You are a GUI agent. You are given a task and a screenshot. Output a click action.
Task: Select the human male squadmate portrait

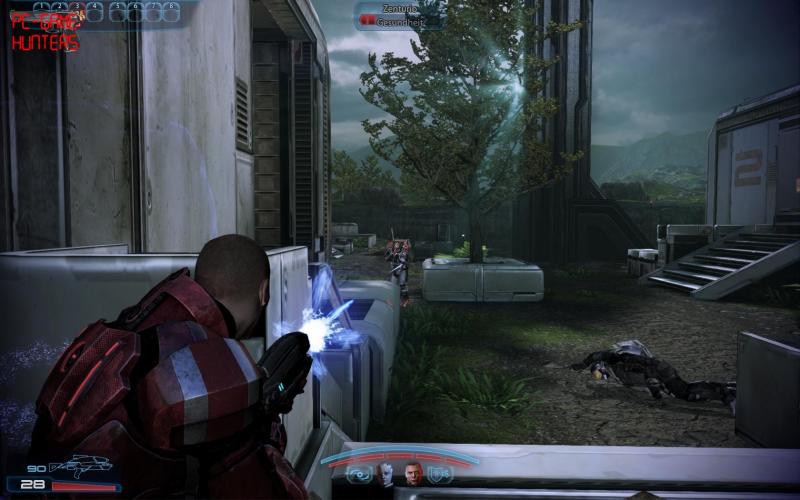[412, 475]
